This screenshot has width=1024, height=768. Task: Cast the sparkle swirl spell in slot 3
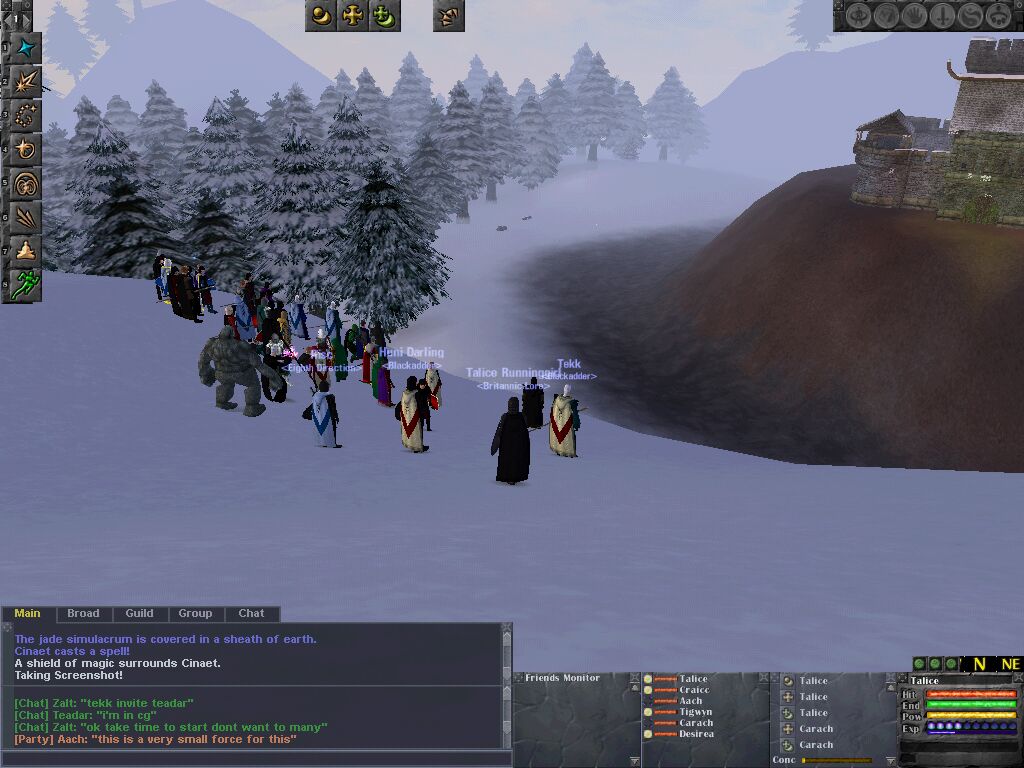(x=25, y=116)
